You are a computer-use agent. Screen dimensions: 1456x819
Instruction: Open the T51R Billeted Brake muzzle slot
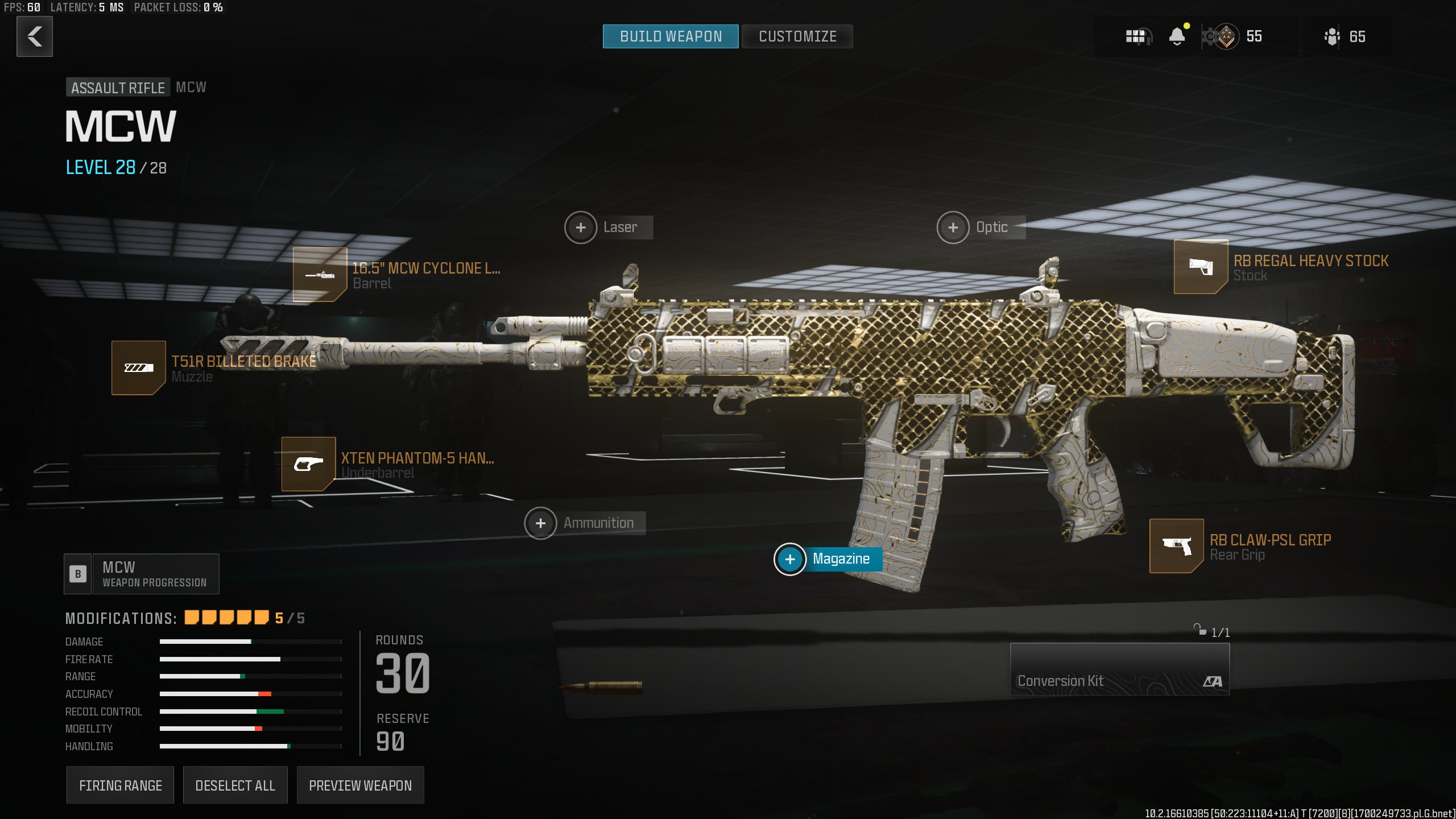tap(139, 368)
